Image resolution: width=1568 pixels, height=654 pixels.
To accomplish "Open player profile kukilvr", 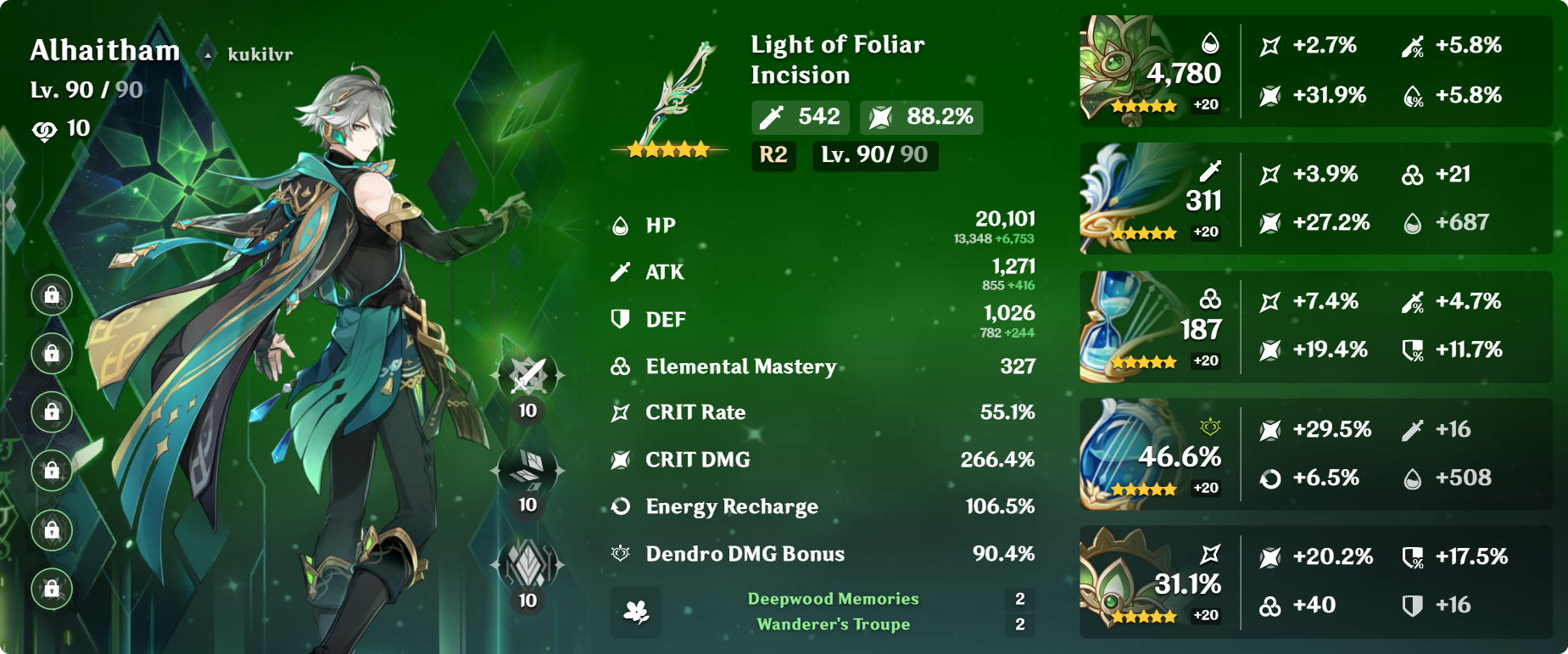I will coord(259,55).
